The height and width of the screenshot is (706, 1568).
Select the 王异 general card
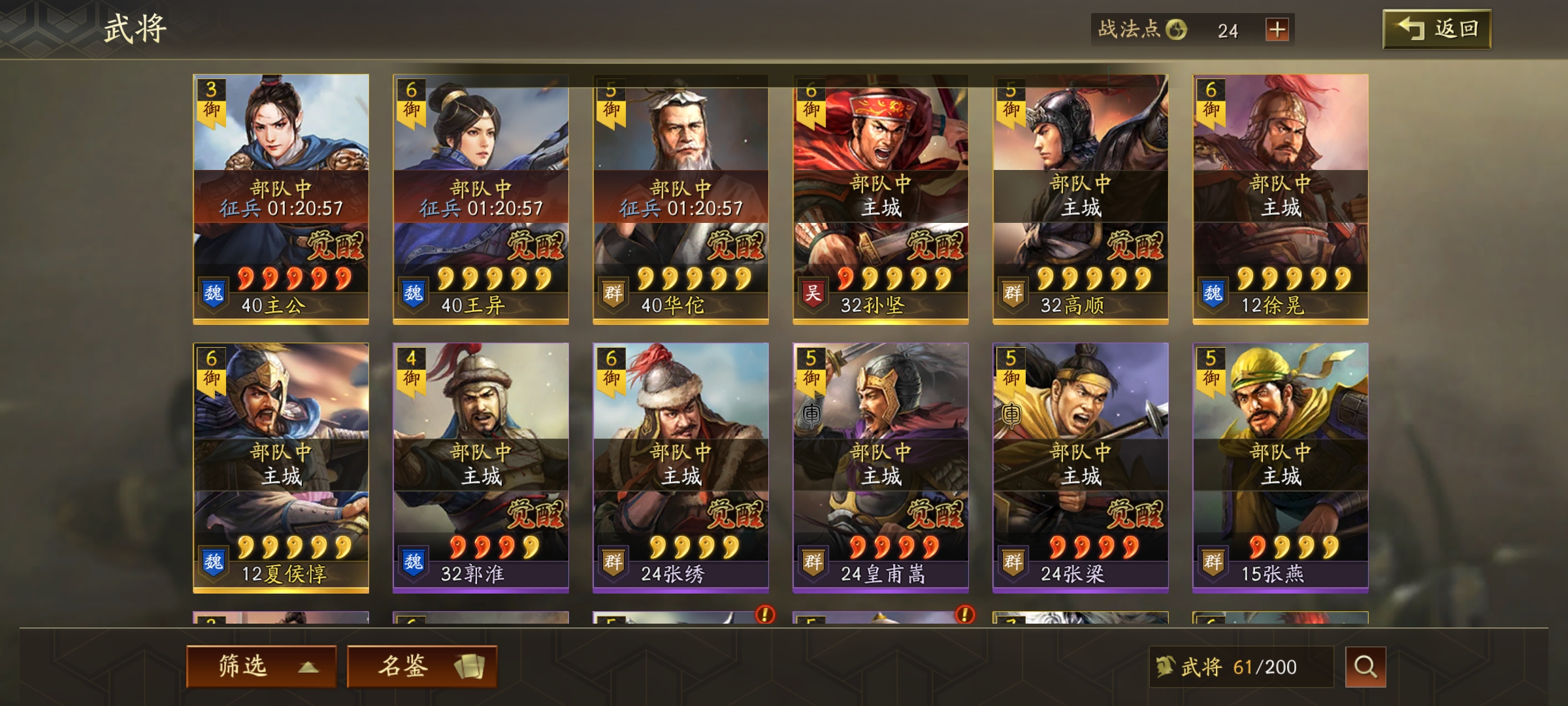click(x=481, y=199)
